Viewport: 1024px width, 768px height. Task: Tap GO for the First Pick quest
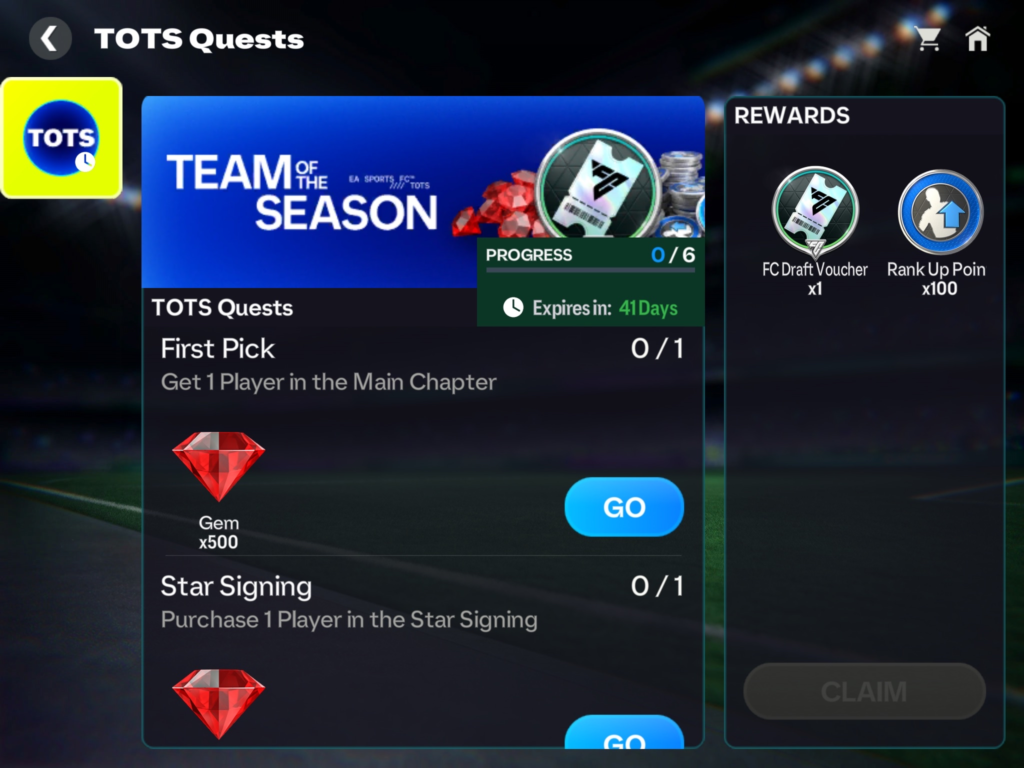[624, 507]
